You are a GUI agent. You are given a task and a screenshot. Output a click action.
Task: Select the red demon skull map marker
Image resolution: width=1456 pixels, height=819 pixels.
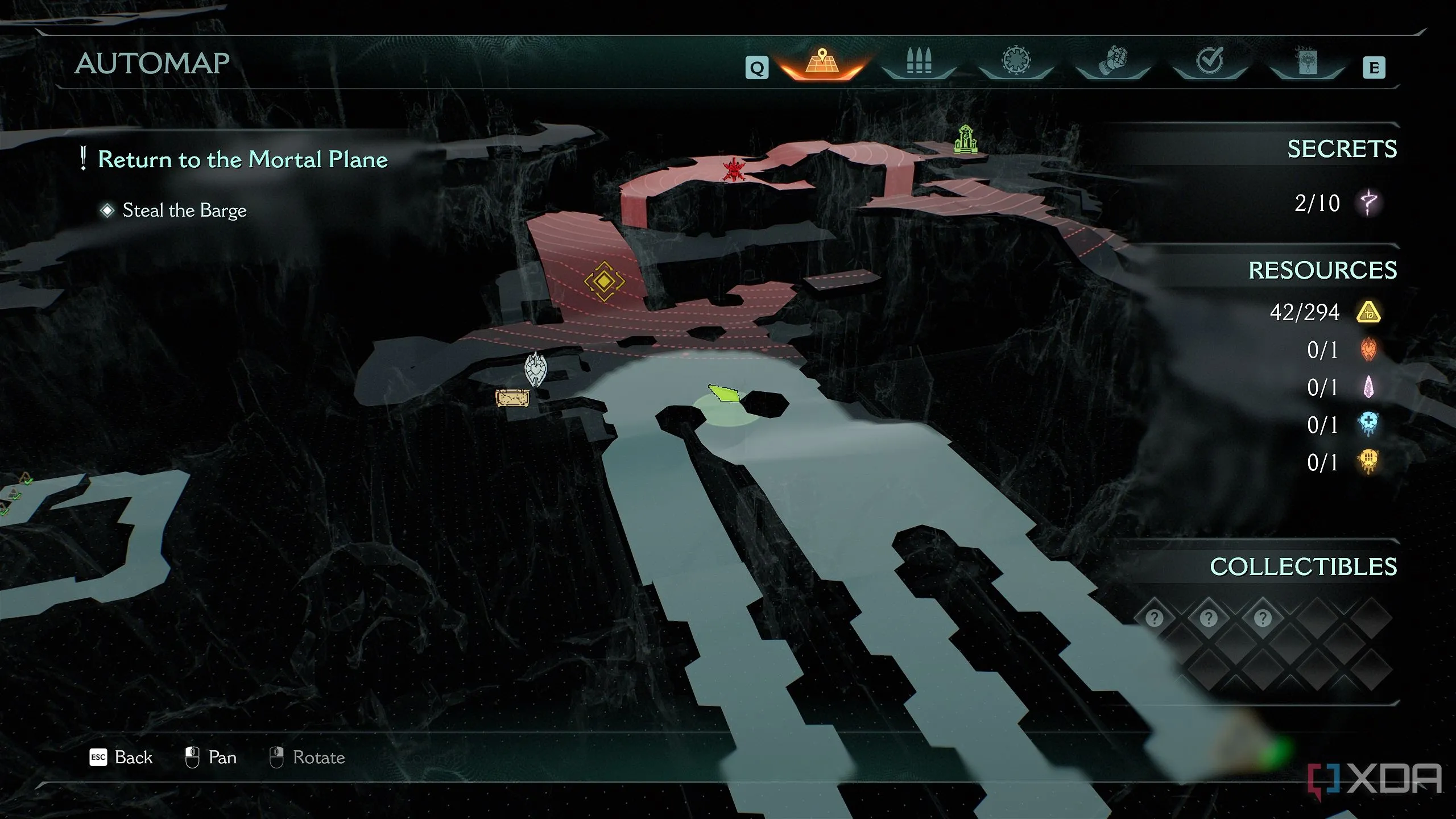point(733,169)
